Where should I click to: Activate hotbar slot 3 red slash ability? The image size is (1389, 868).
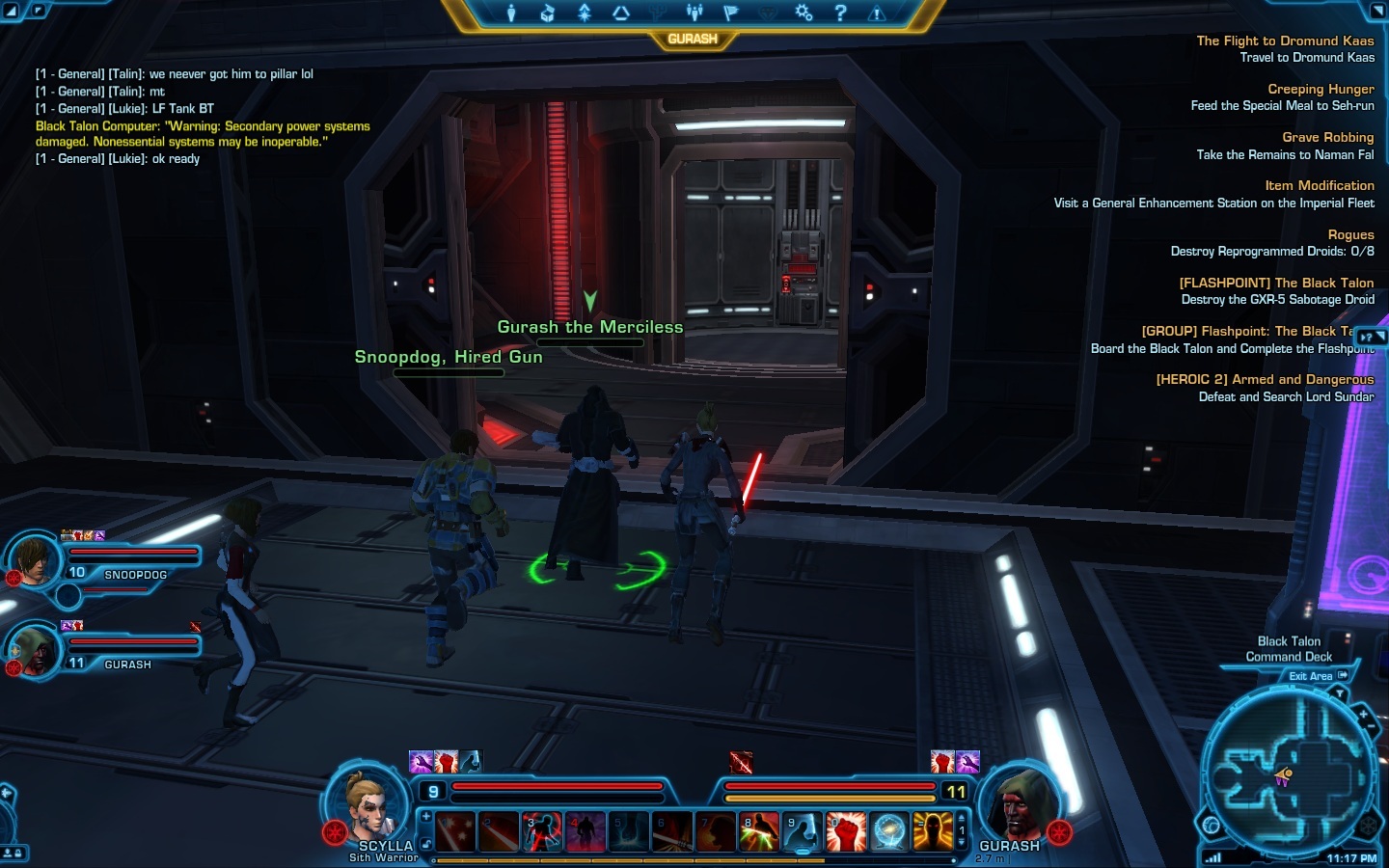click(542, 831)
